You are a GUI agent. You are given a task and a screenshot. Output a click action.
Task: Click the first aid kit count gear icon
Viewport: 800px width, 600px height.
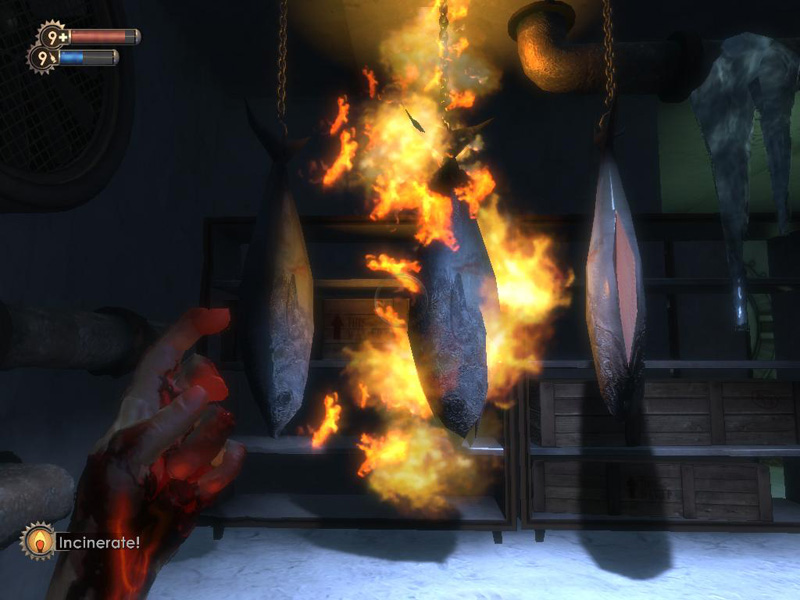pyautogui.click(x=51, y=36)
